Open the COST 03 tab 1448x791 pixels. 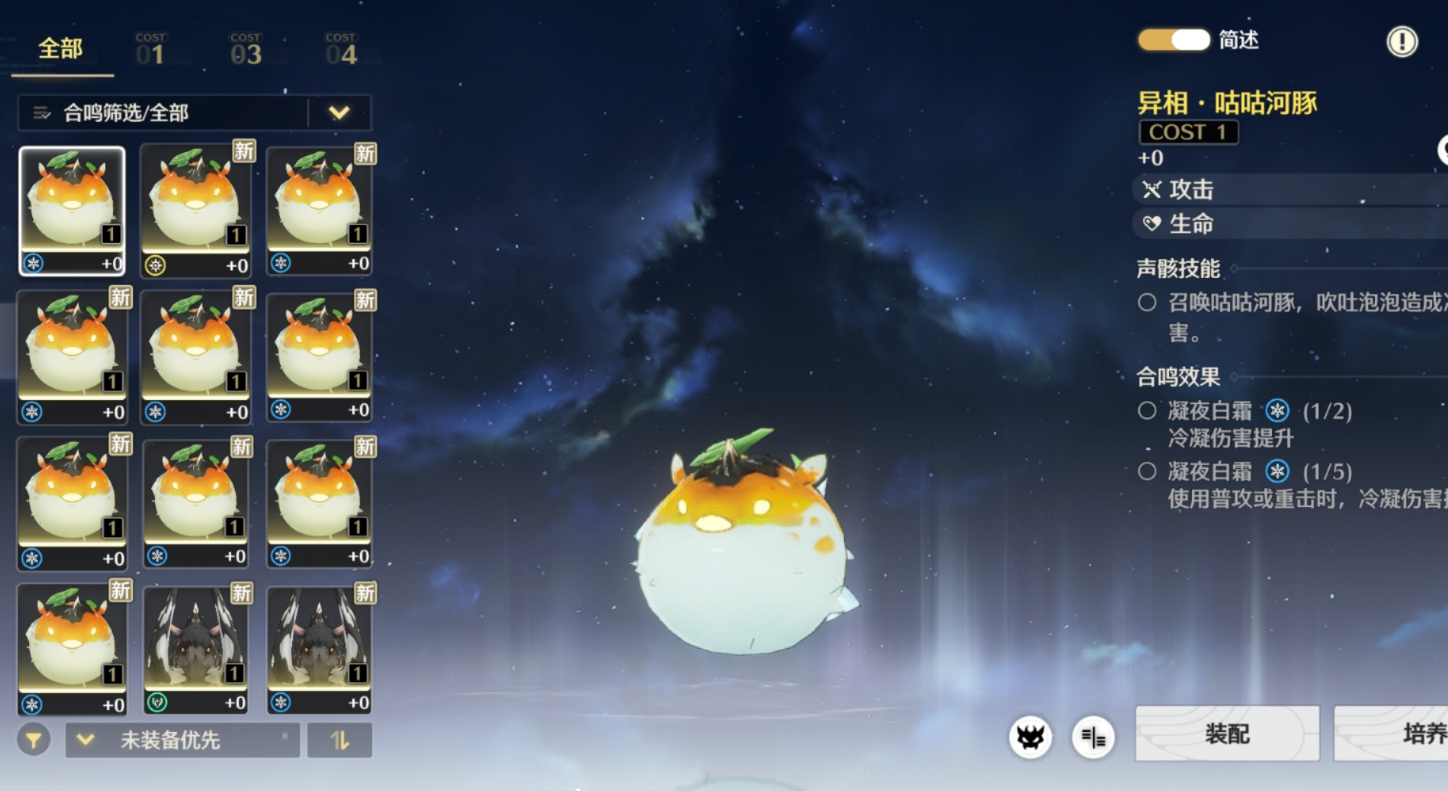click(x=245, y=49)
